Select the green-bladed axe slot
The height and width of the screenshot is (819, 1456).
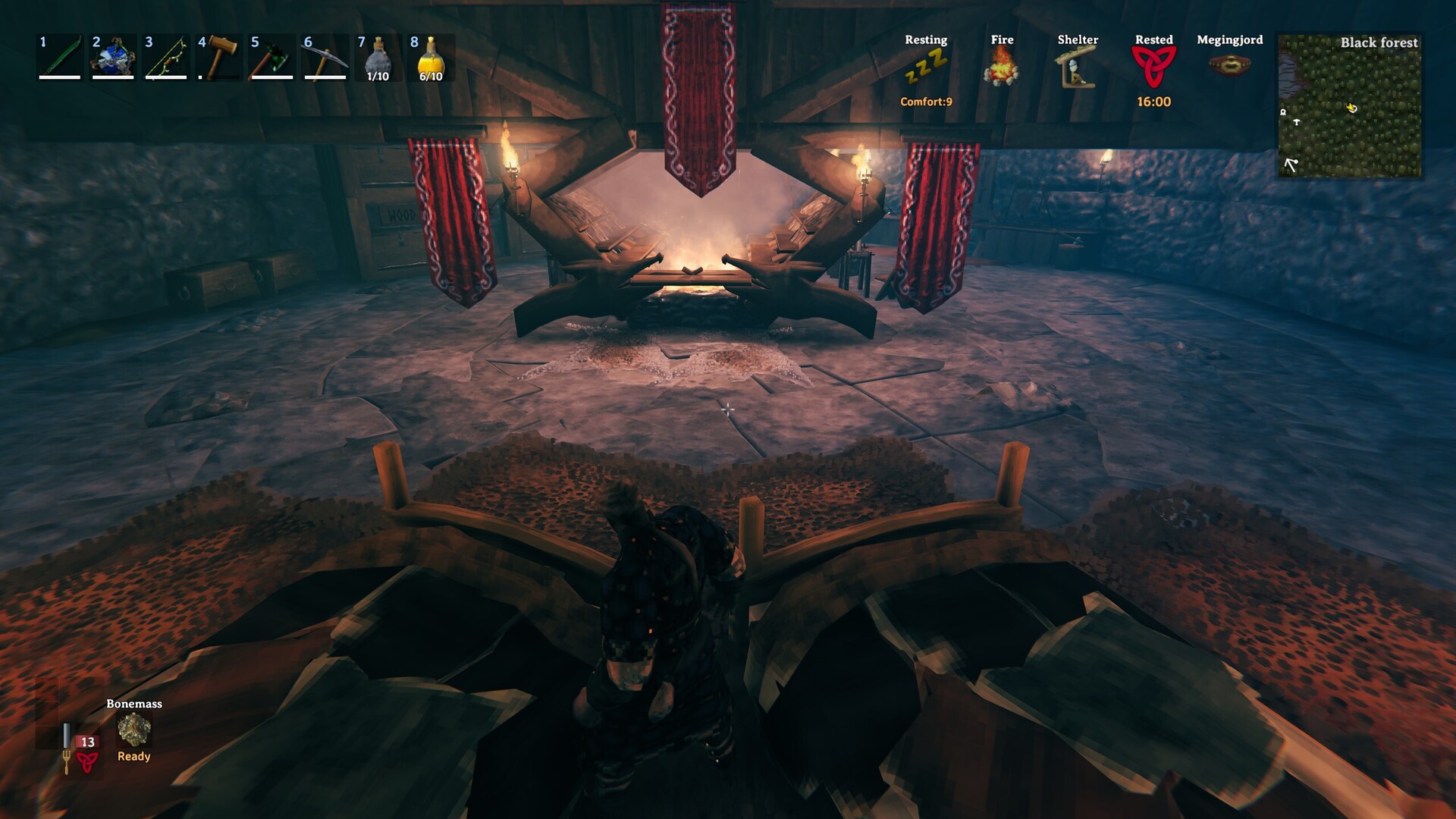(272, 57)
